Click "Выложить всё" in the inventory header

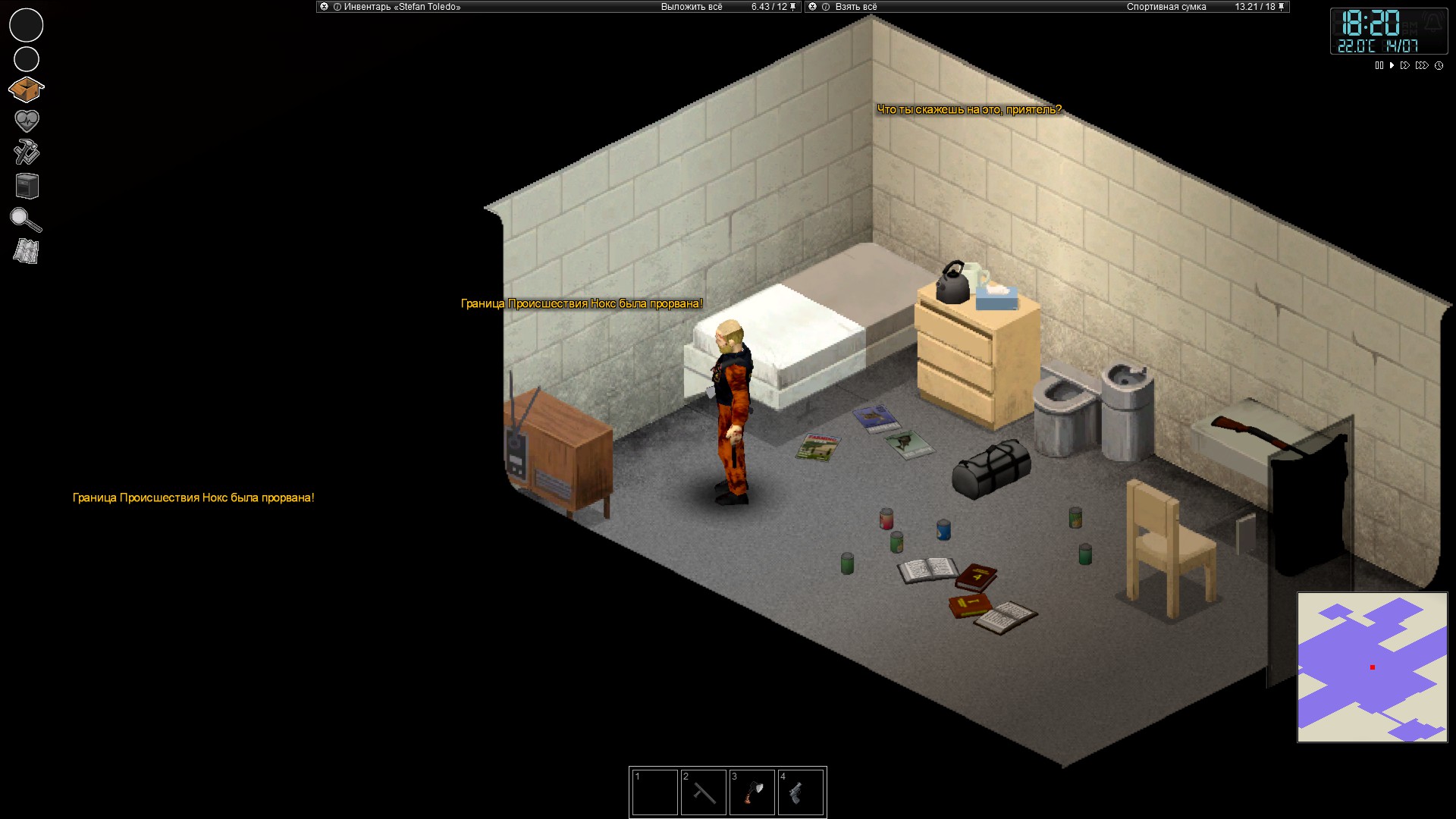tap(691, 7)
